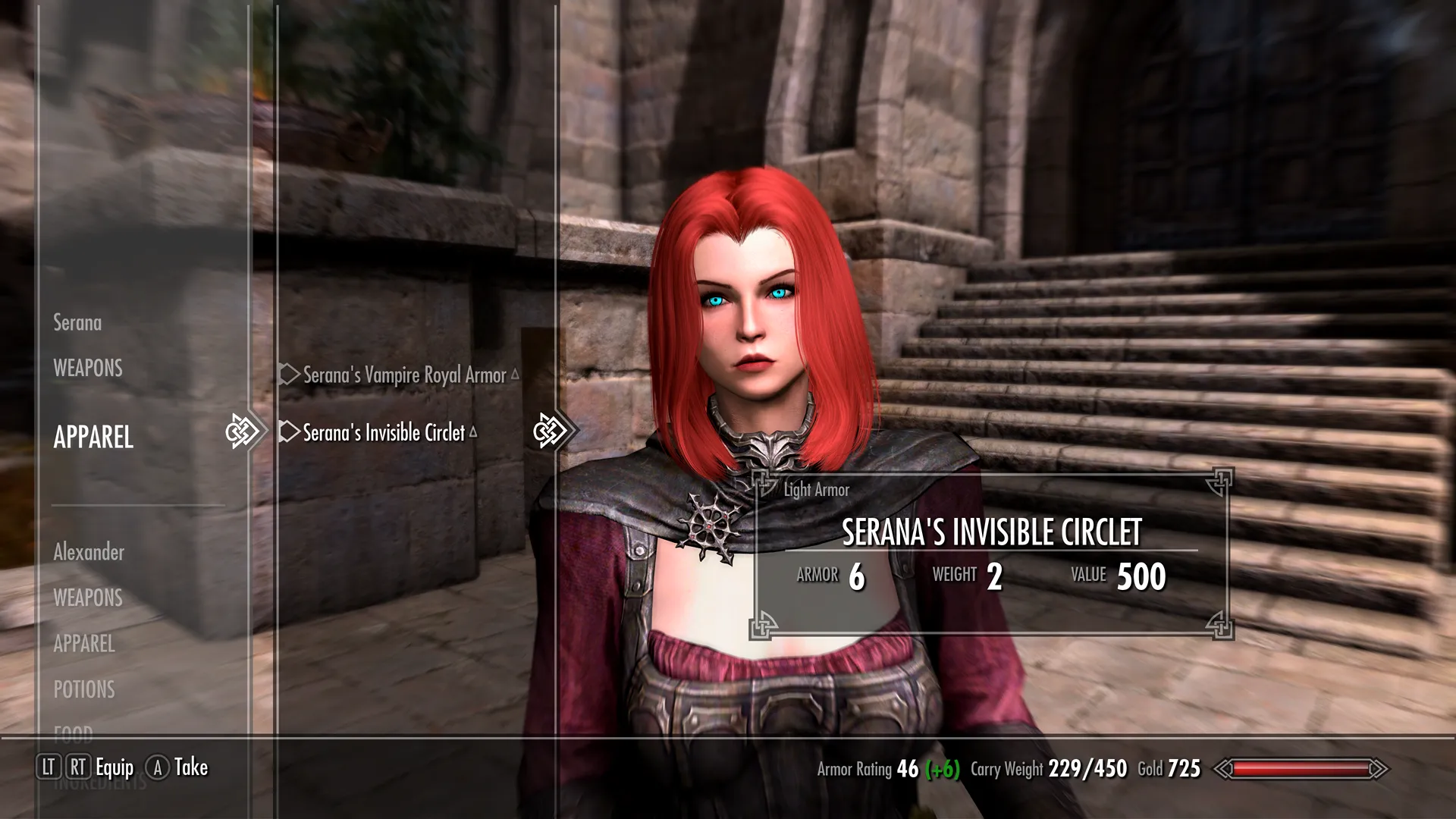Open the Weapons category under Serana
1456x819 pixels.
[x=88, y=369]
